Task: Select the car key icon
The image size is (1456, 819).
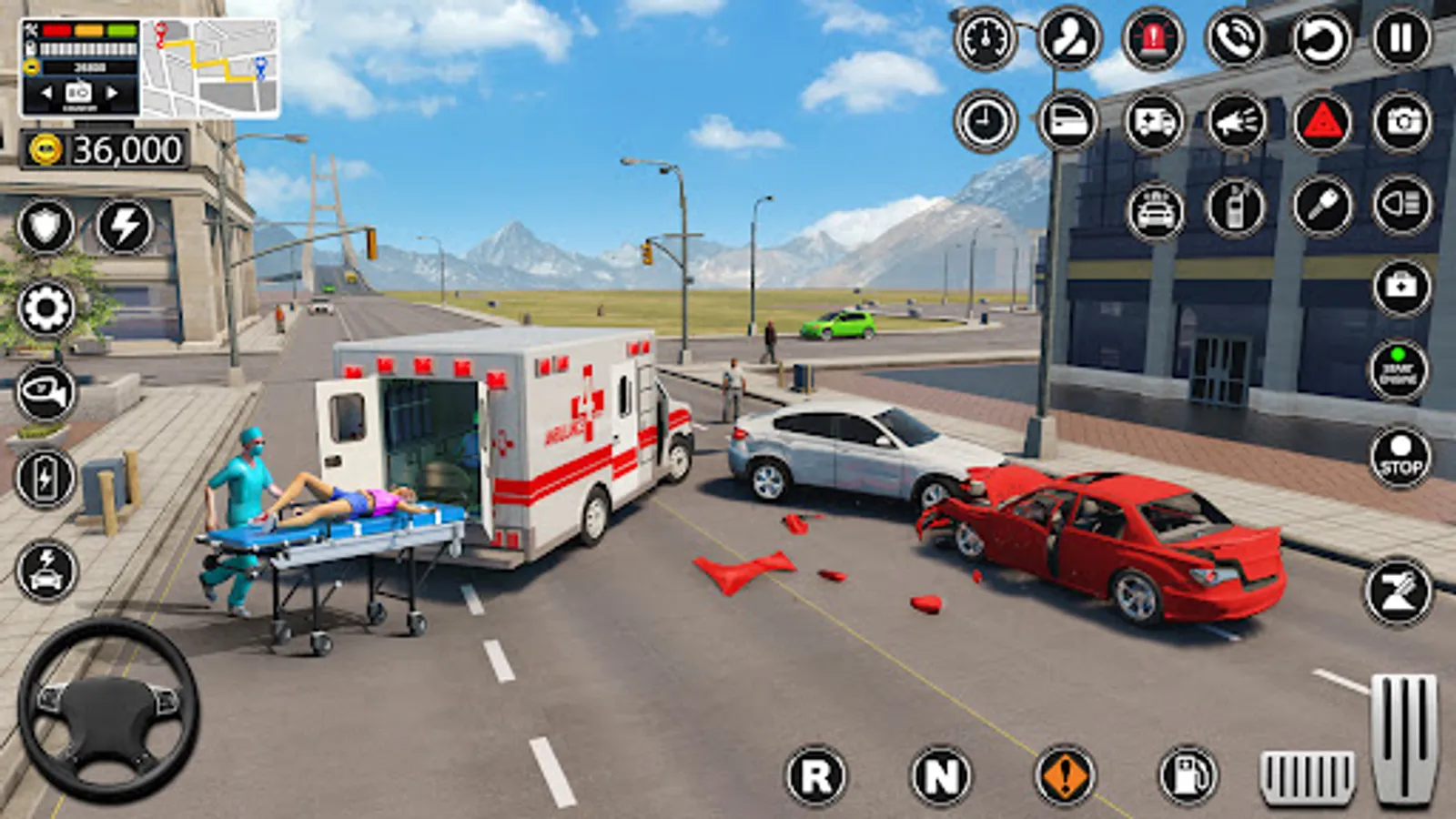Action: [1321, 206]
